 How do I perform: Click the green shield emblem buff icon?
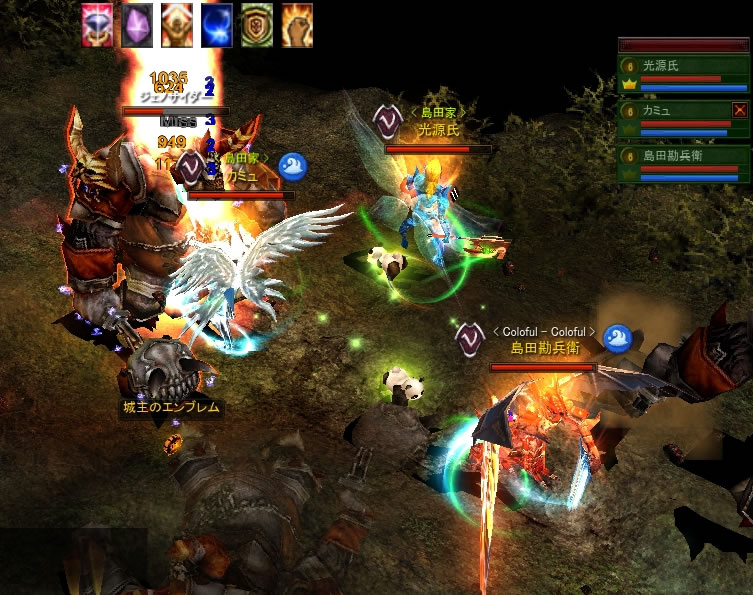coord(257,25)
